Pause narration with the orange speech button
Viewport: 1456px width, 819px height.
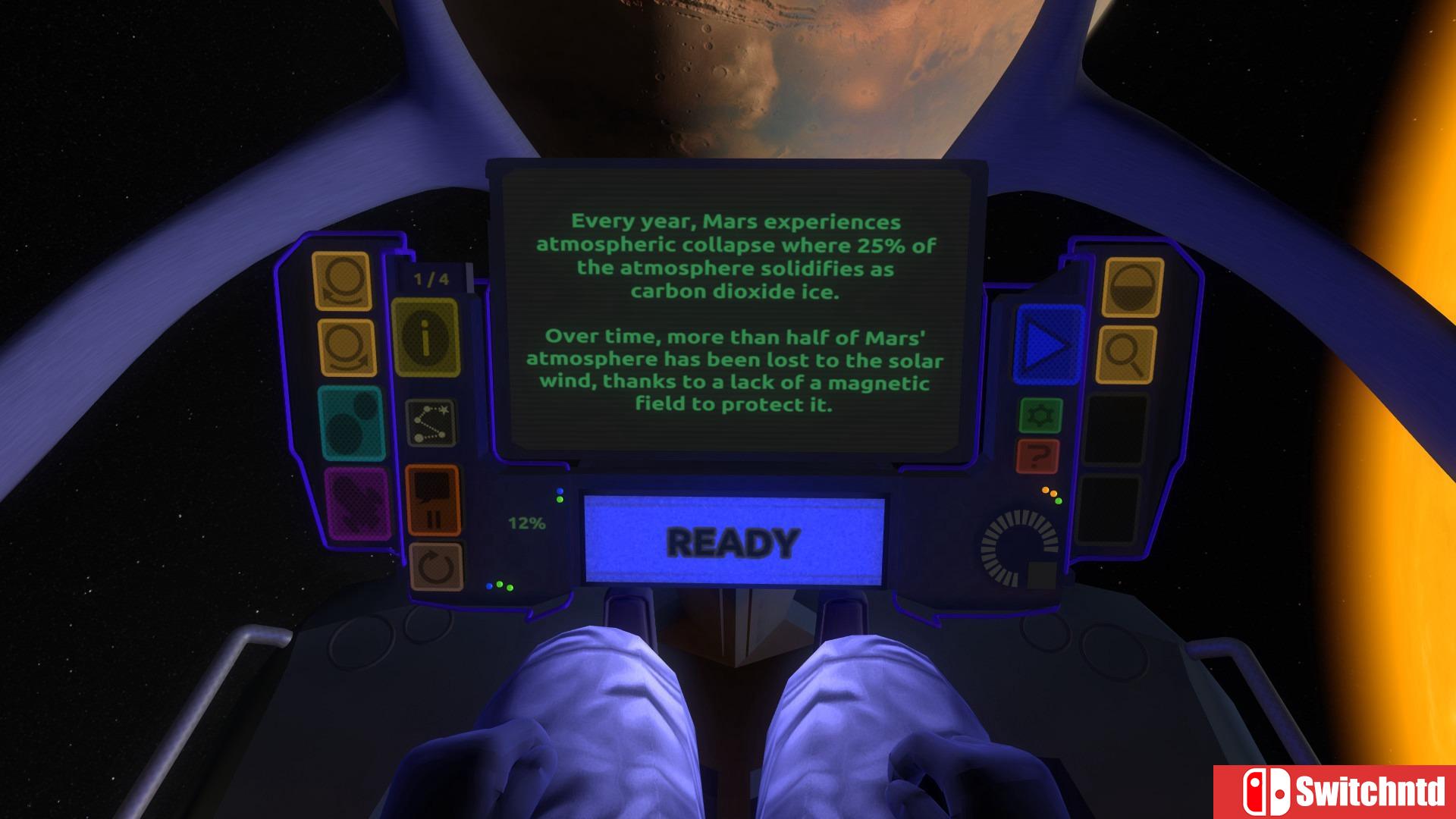click(x=433, y=499)
